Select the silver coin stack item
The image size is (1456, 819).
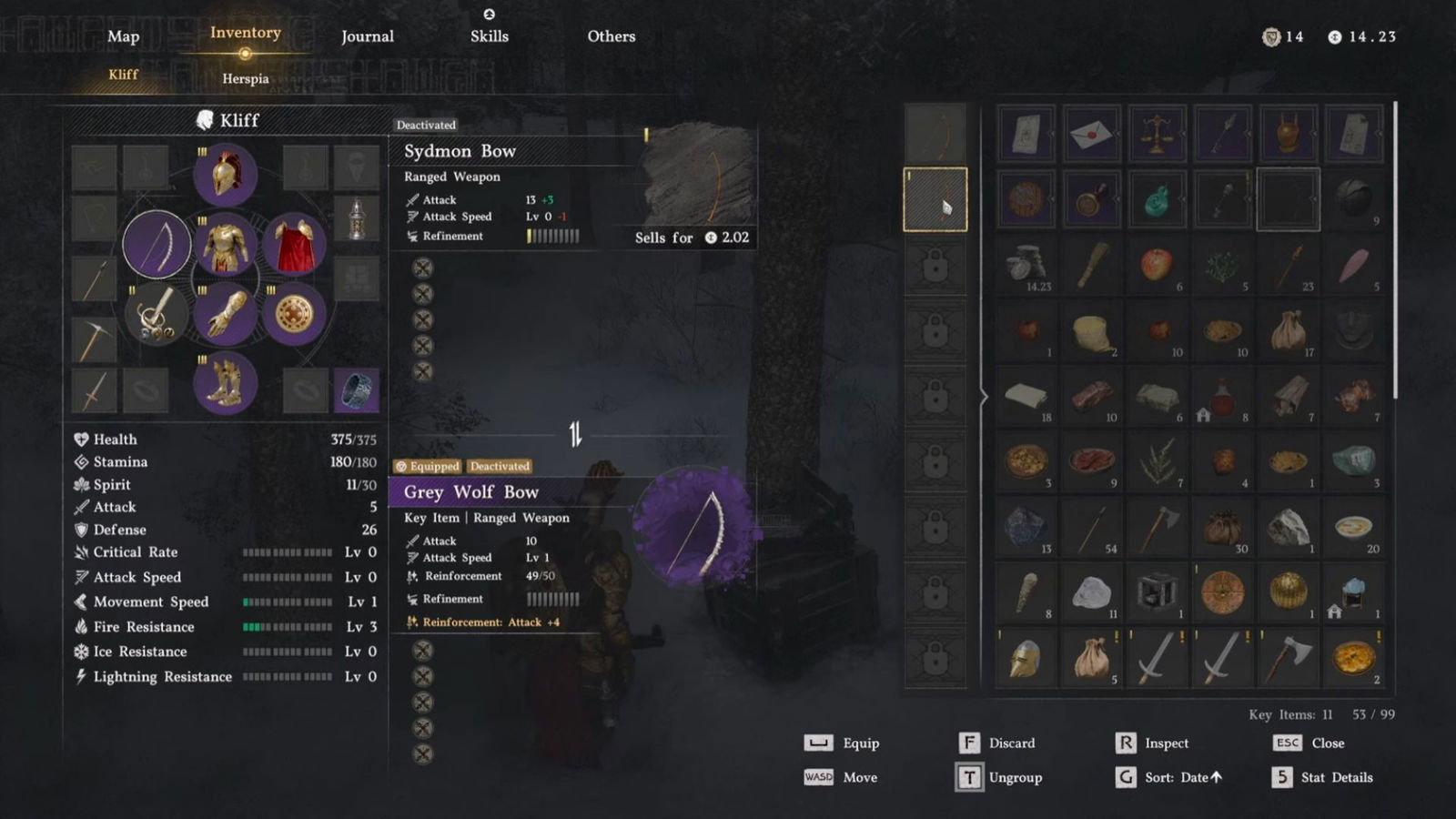point(1026,265)
